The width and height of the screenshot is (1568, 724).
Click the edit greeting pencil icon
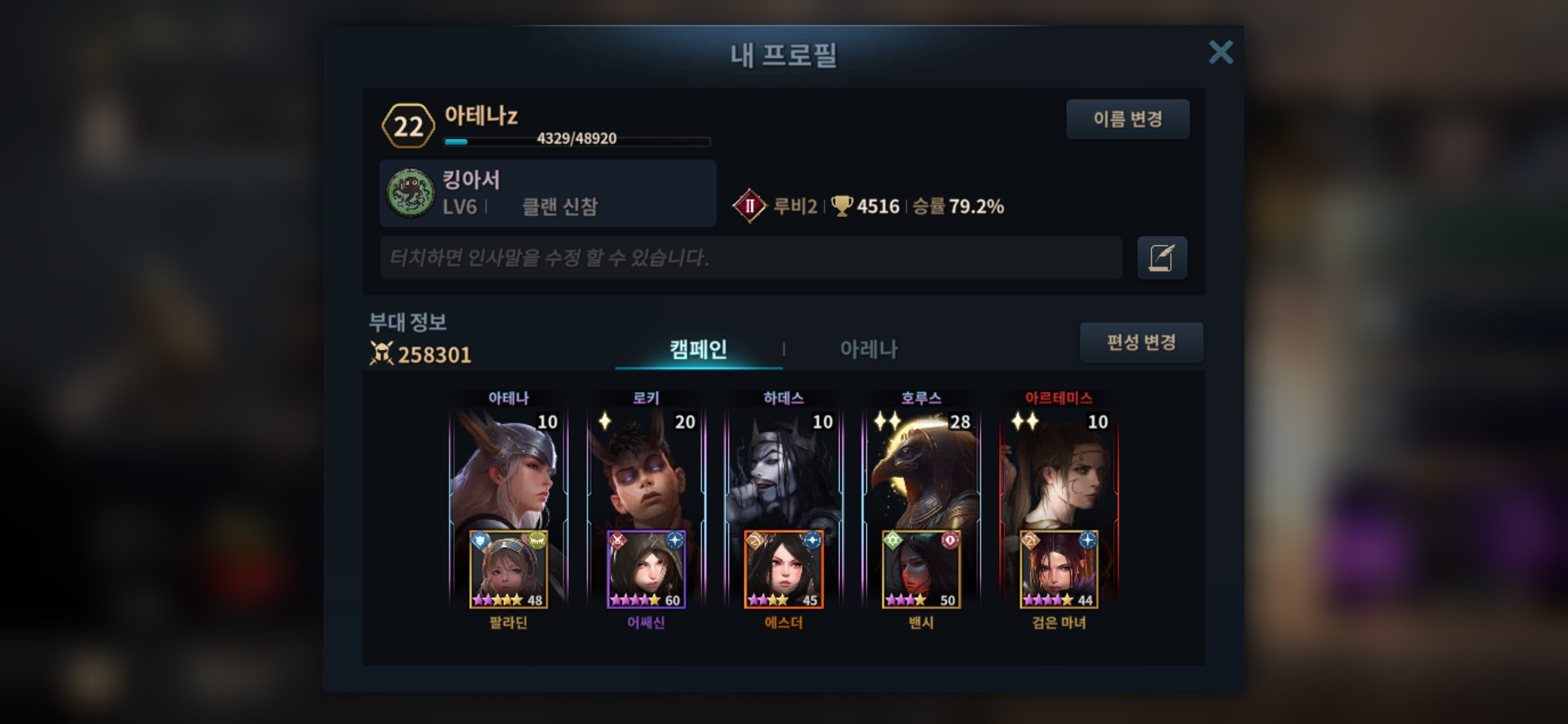[1162, 257]
